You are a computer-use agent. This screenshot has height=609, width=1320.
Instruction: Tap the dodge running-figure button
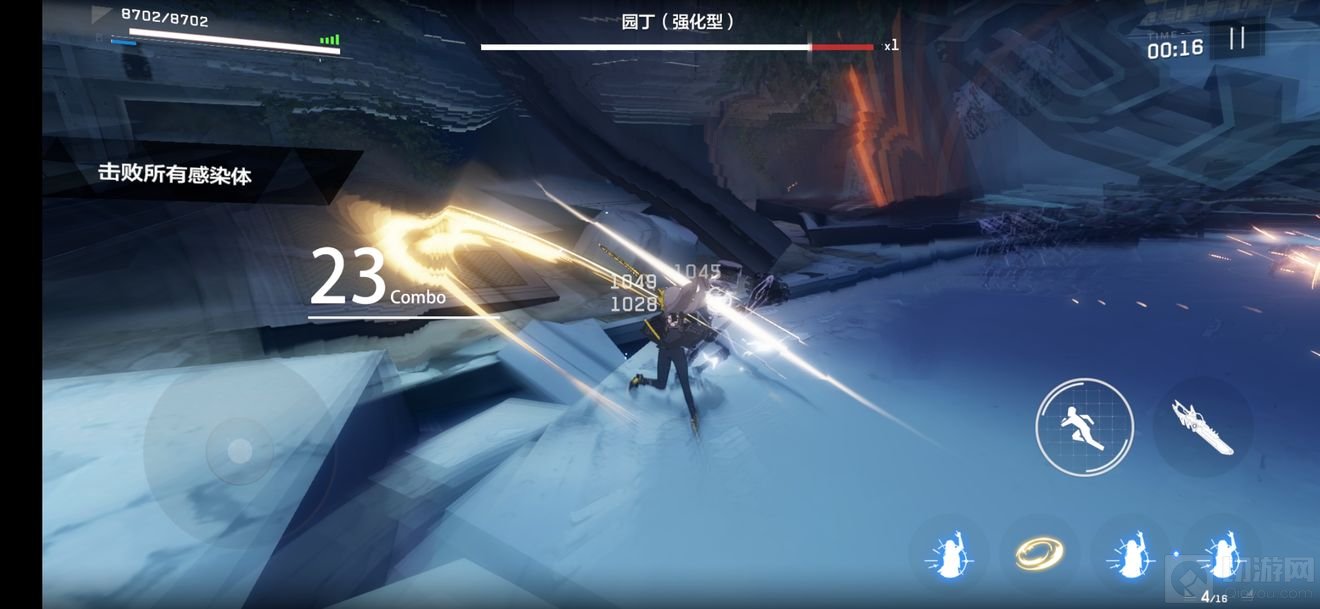pyautogui.click(x=1084, y=427)
